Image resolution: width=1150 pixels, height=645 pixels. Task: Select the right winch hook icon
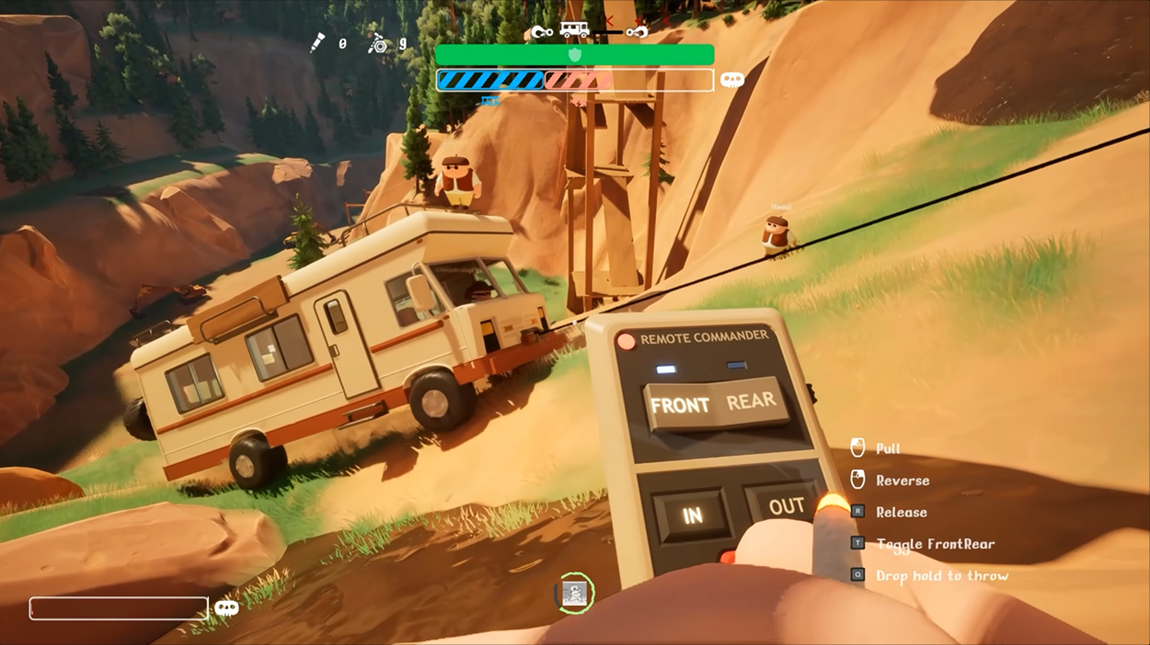click(636, 32)
